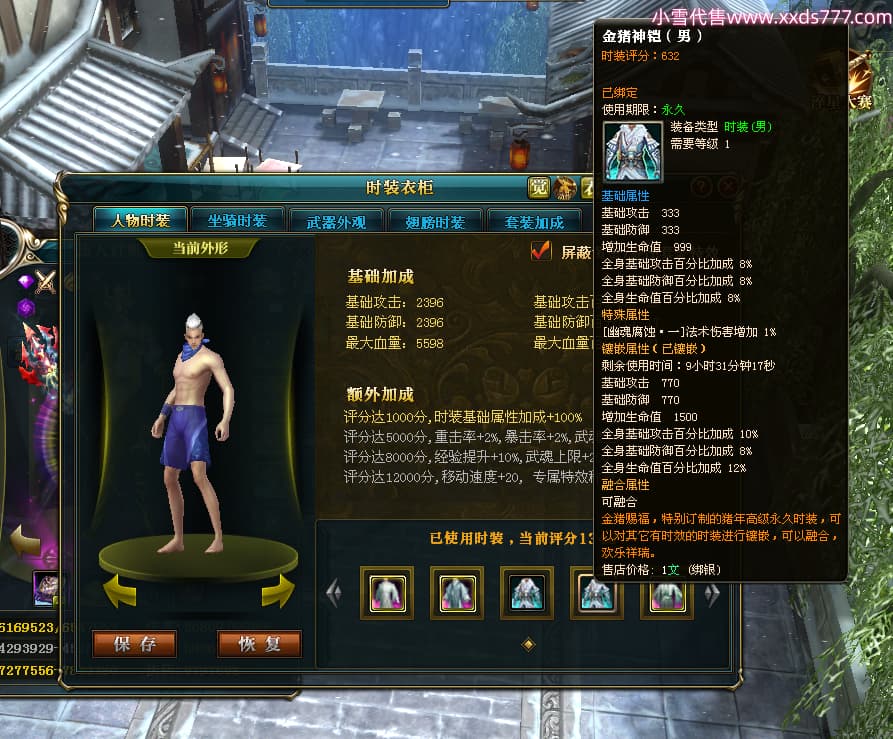The width and height of the screenshot is (893, 739).
Task: Rotate character with right yellow arrow
Action: (x=277, y=590)
